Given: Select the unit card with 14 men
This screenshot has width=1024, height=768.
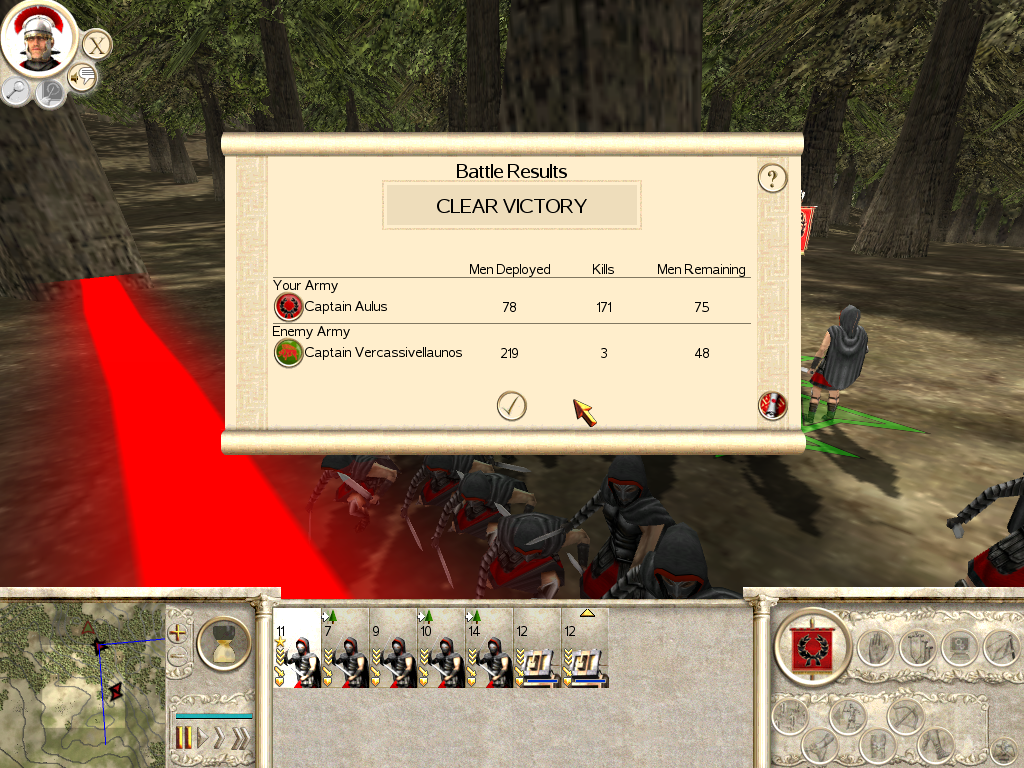Looking at the screenshot, I should coord(489,648).
